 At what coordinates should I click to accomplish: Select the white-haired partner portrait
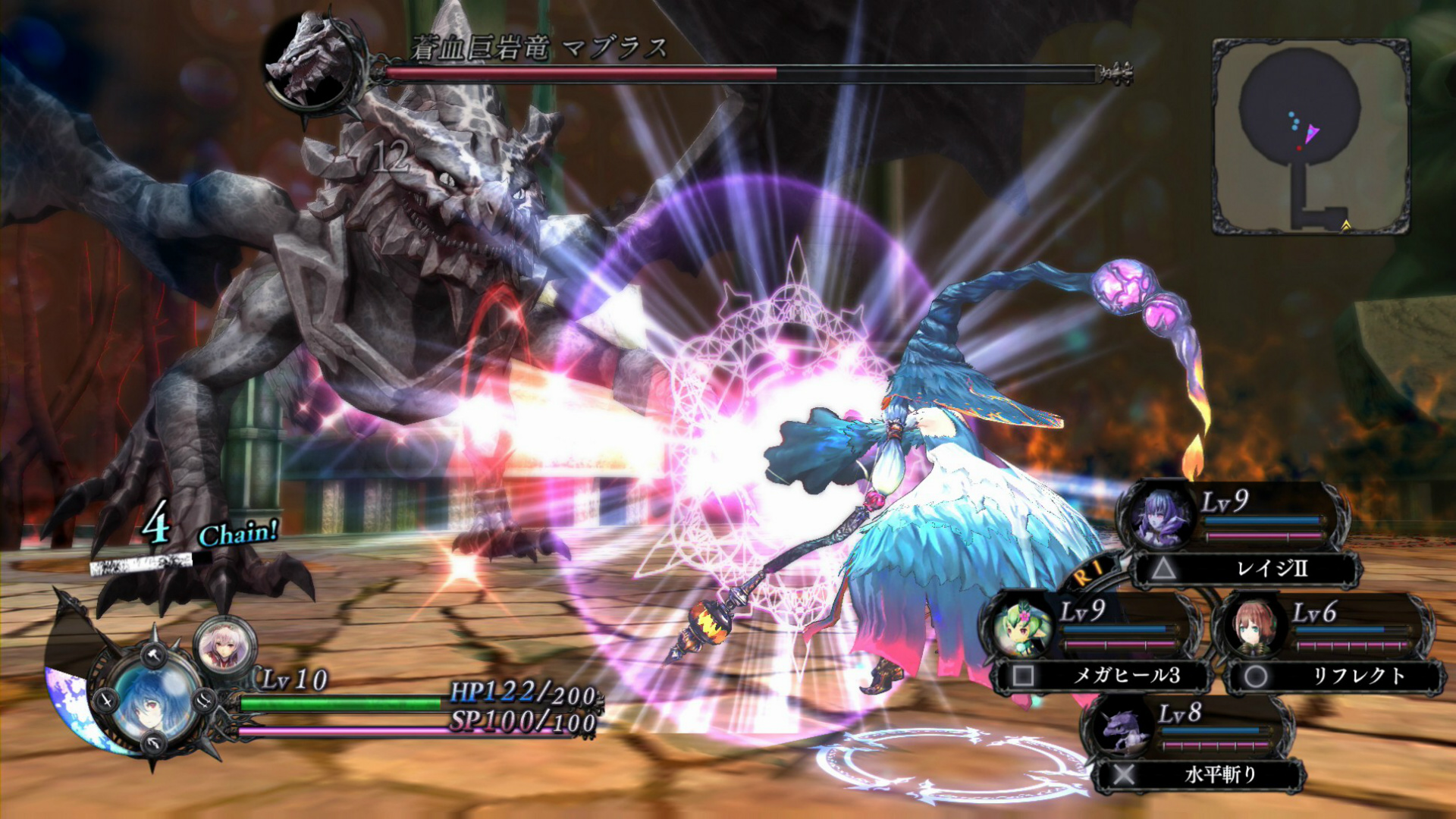click(224, 645)
